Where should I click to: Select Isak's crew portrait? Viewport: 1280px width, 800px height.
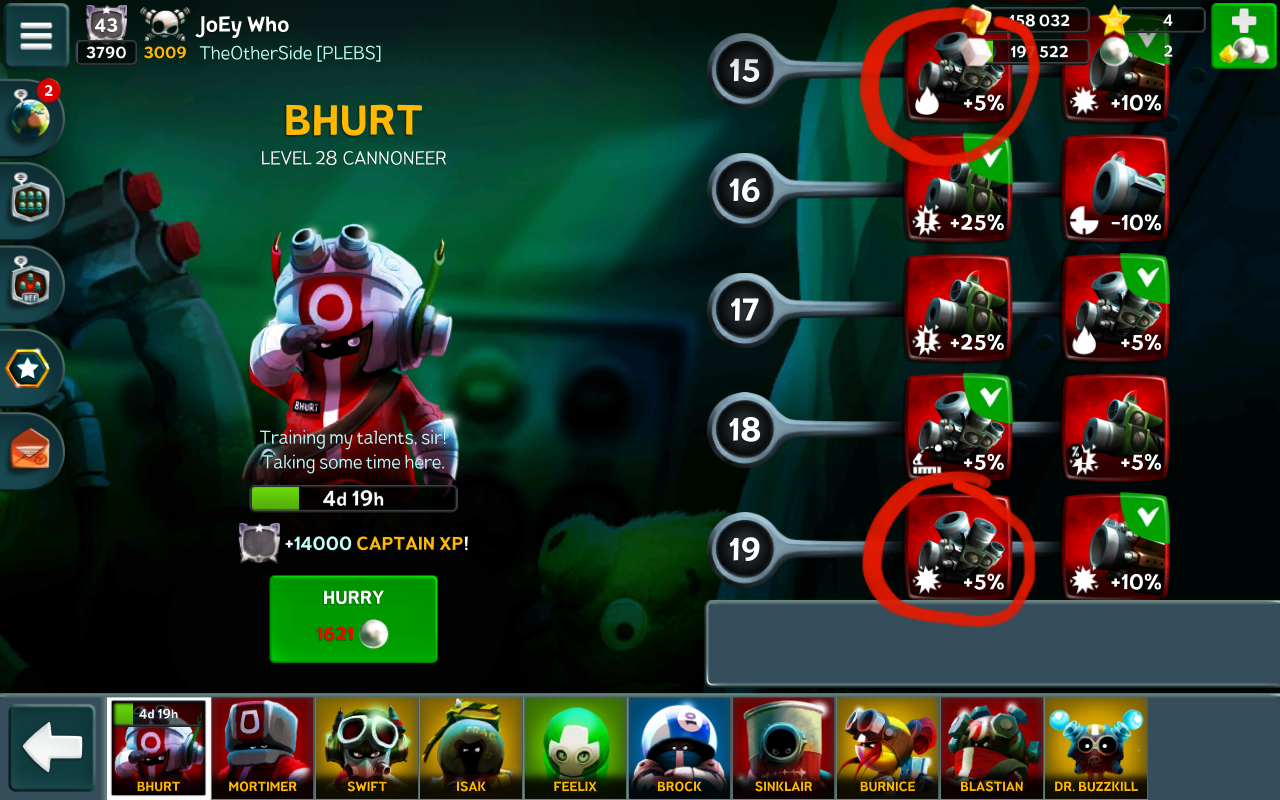click(x=471, y=747)
